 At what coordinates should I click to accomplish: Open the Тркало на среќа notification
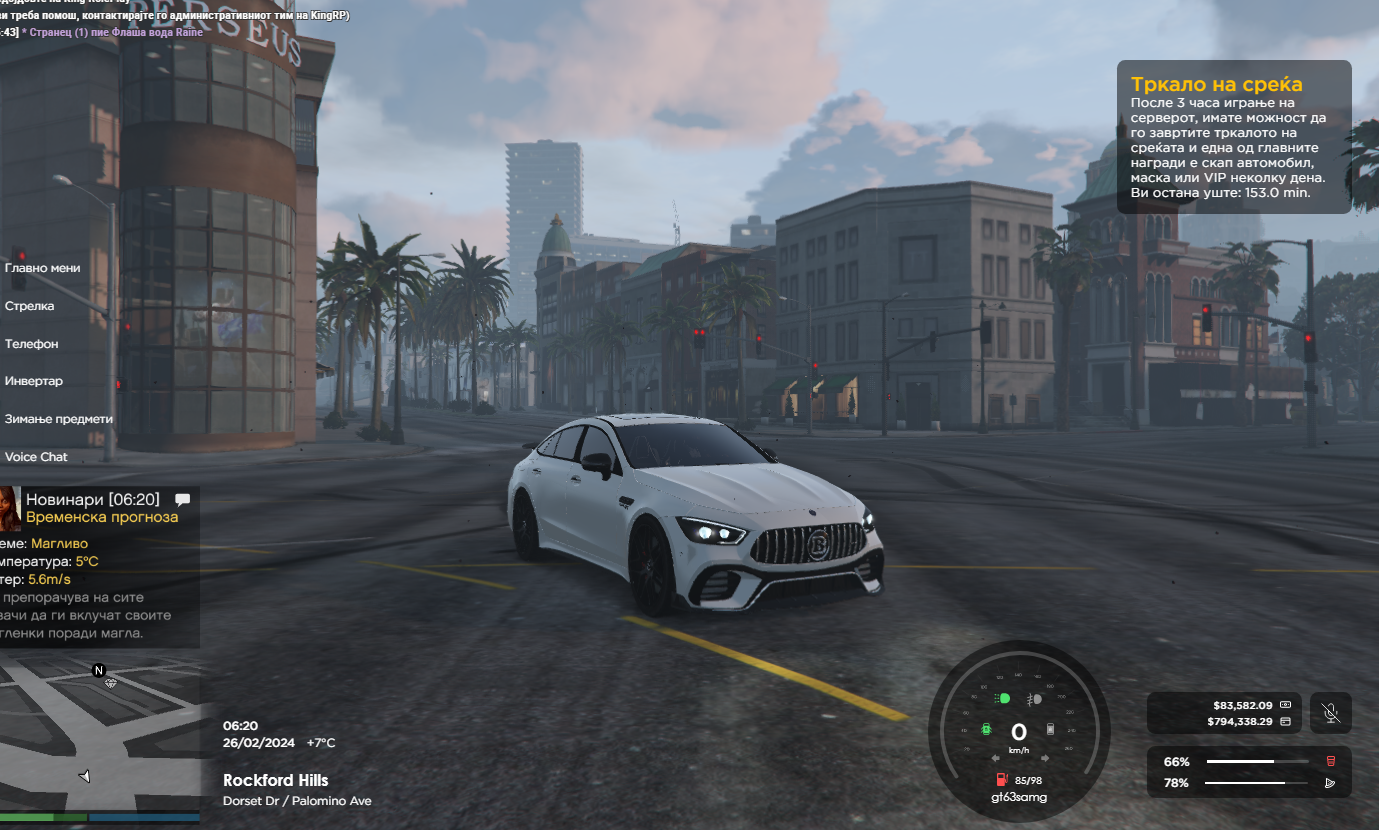(x=1233, y=137)
